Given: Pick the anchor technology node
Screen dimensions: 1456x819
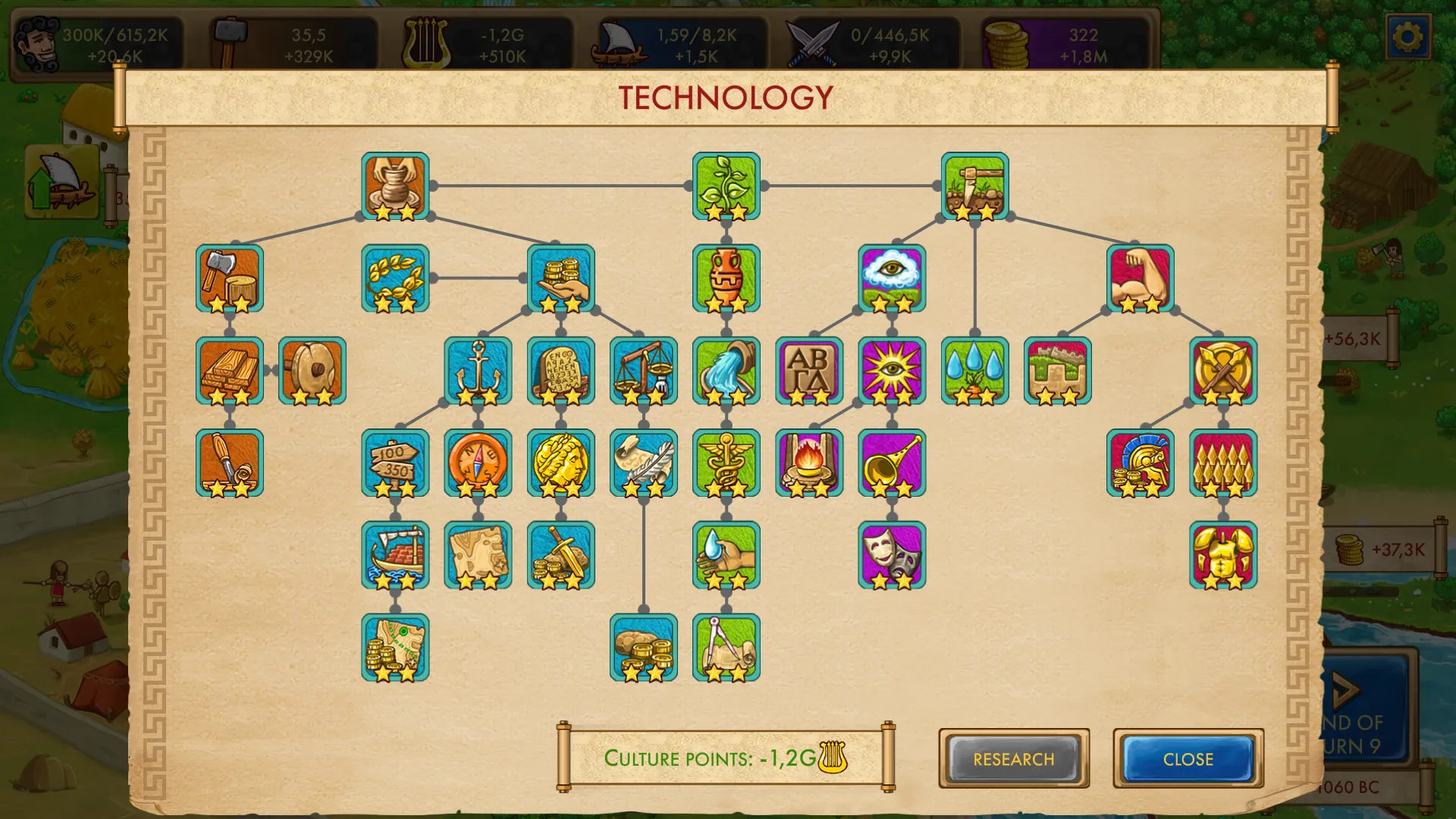Looking at the screenshot, I should (478, 371).
